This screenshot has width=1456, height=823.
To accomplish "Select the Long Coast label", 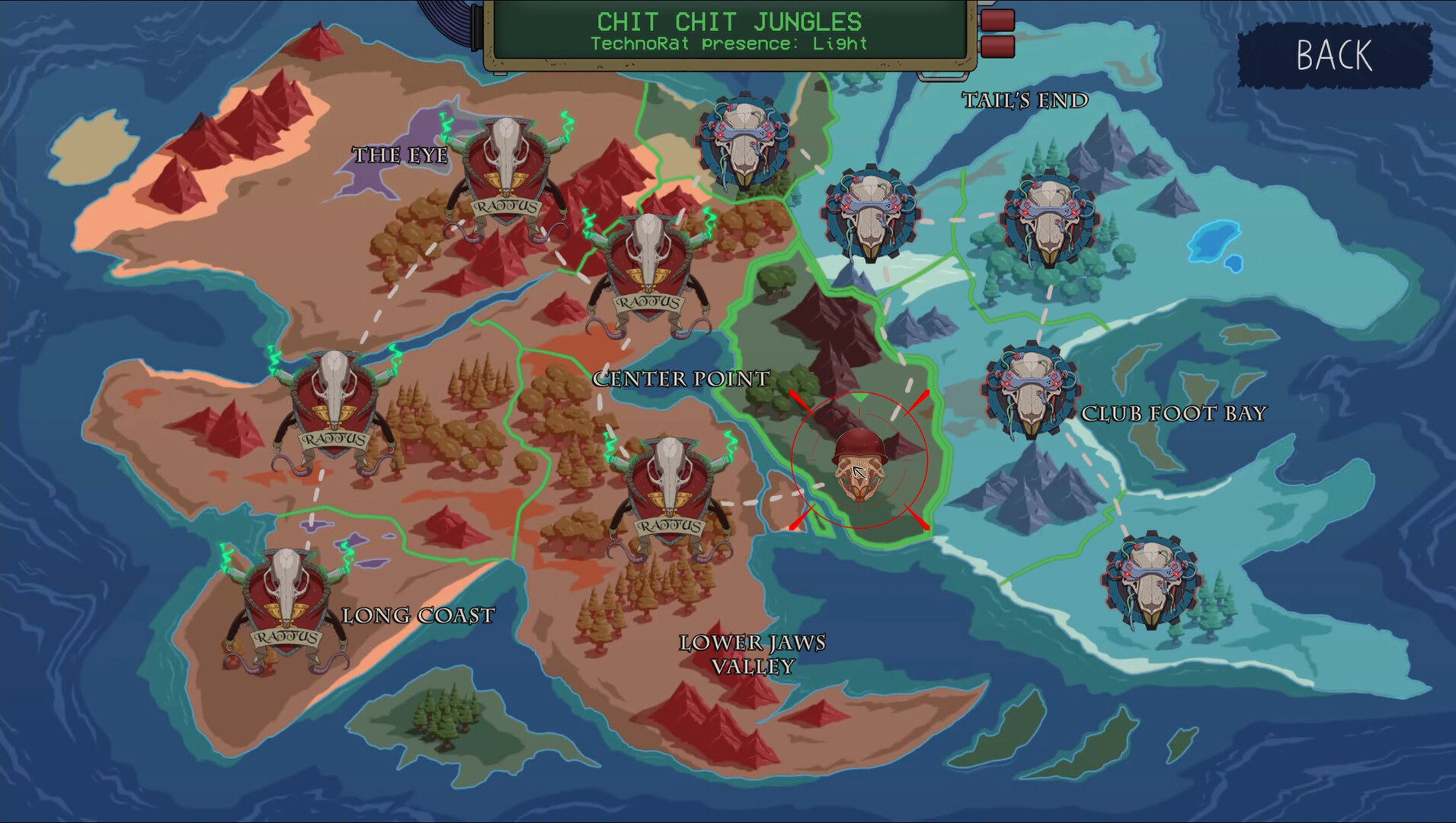I will 418,613.
